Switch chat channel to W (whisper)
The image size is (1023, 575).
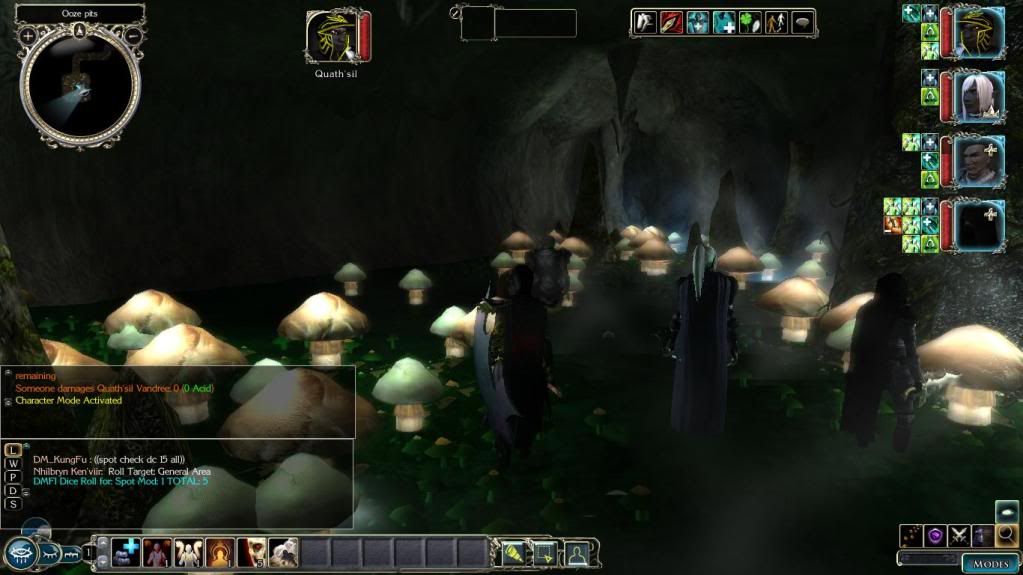12,464
